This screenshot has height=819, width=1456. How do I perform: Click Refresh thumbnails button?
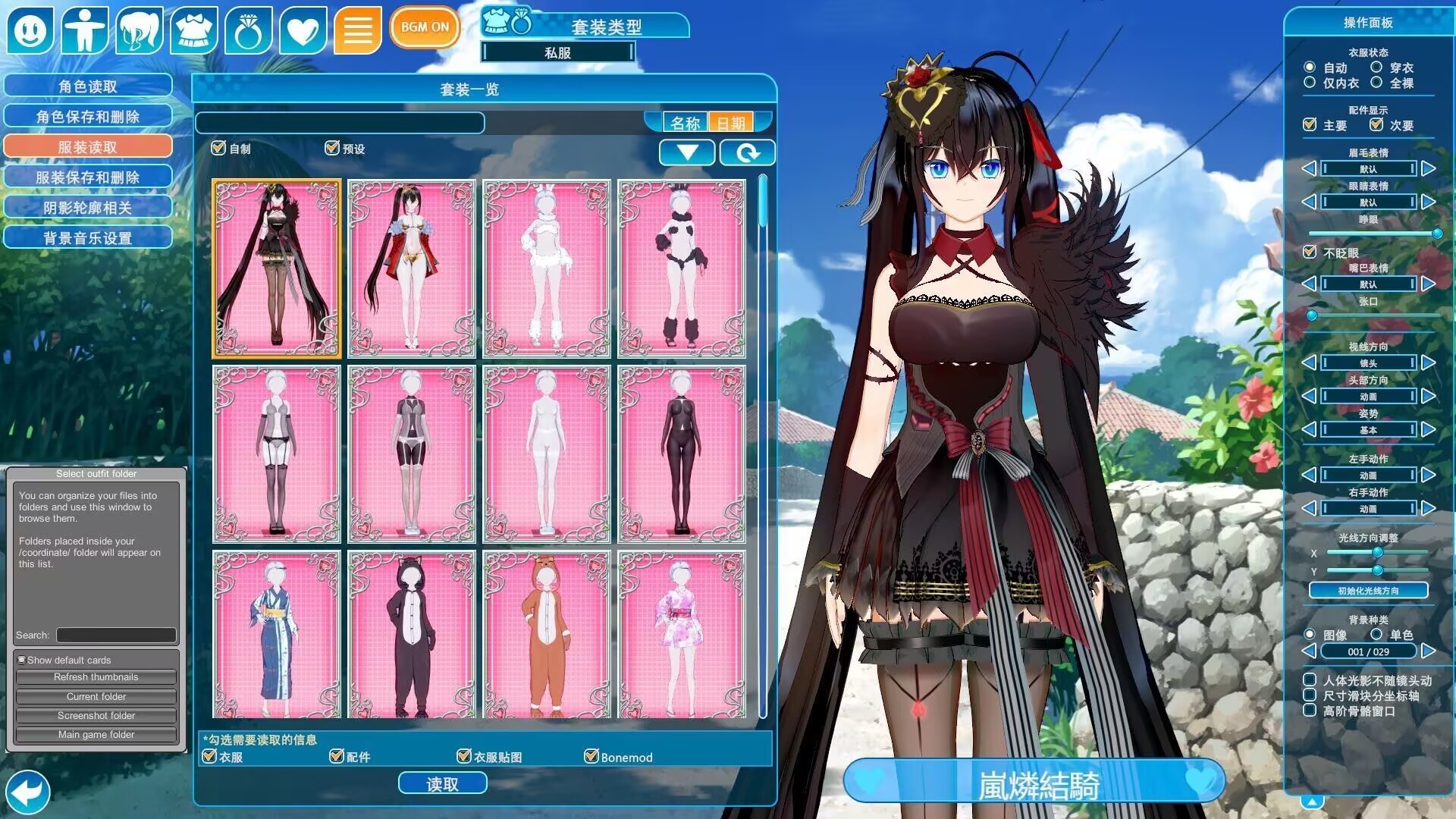coord(96,677)
